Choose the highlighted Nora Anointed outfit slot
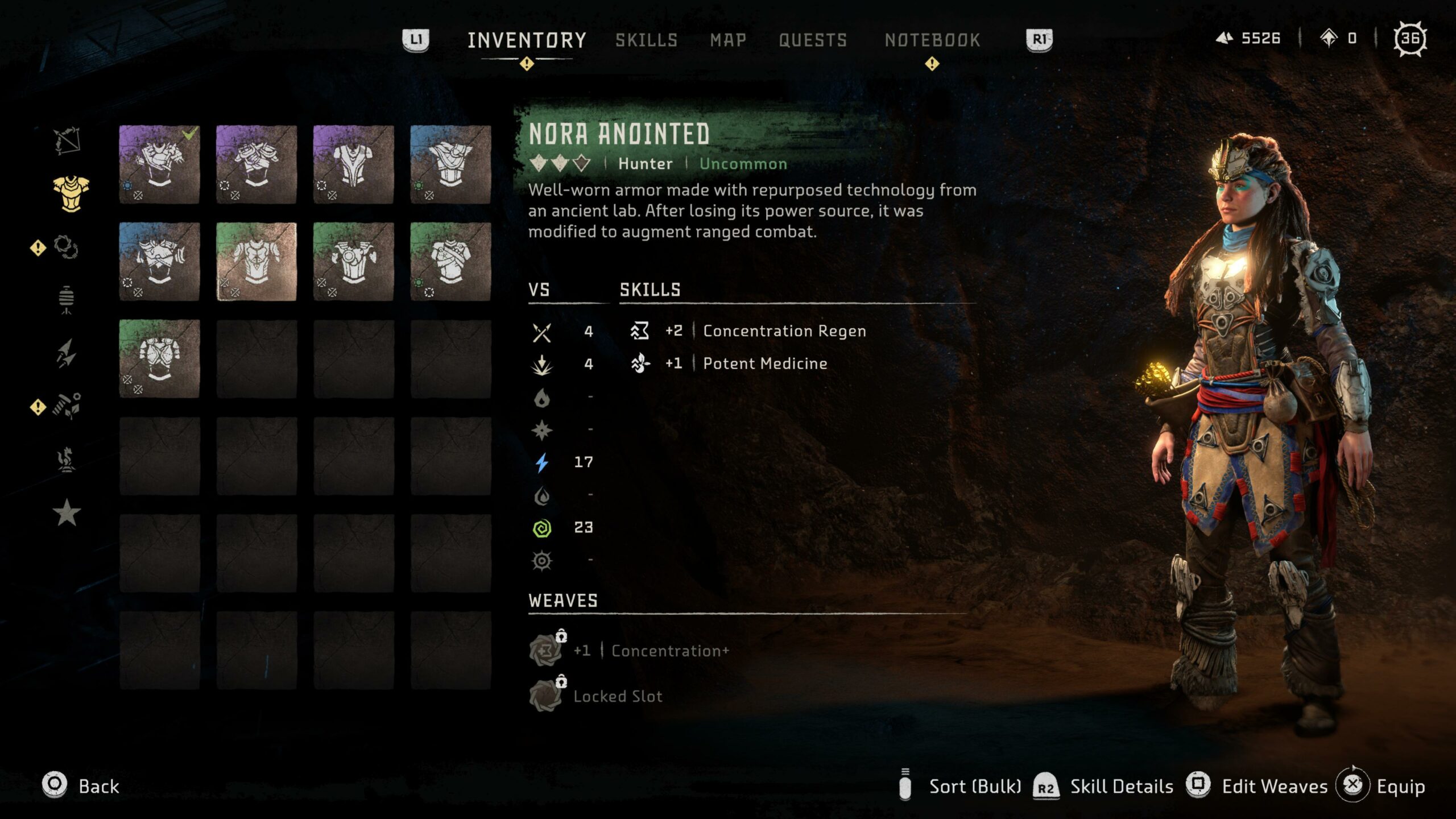 pos(257,262)
